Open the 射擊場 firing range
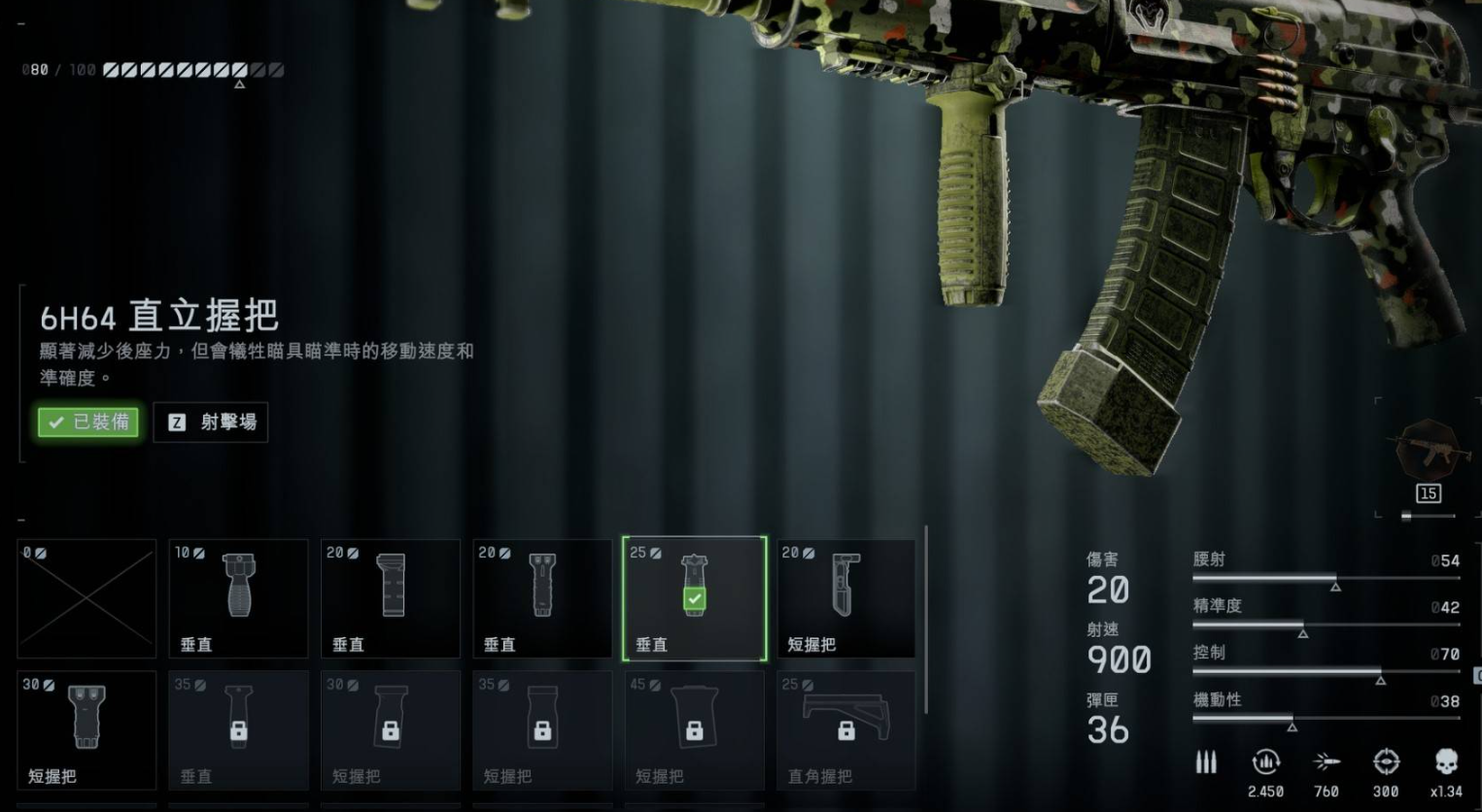Screen dimensions: 1482x812 tap(211, 423)
